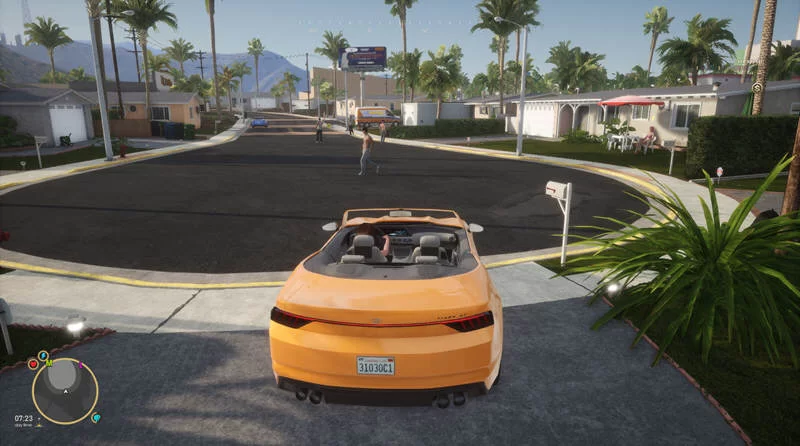Select the blue lightning energy icon
The width and height of the screenshot is (800, 446).
43,355
